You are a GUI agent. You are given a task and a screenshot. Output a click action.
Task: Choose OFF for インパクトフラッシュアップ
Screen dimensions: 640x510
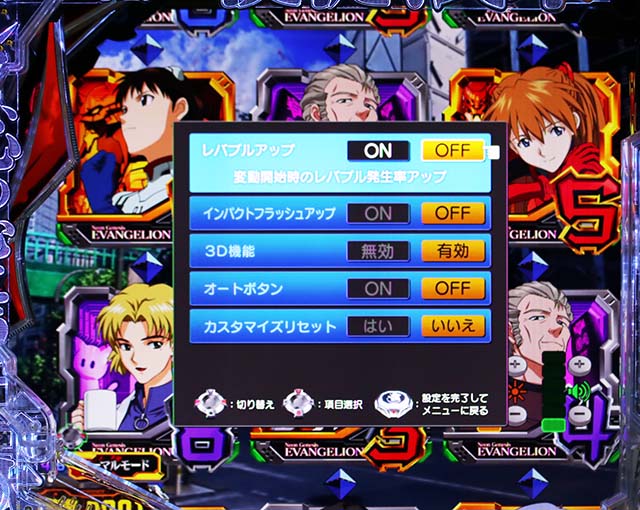[x=453, y=213]
